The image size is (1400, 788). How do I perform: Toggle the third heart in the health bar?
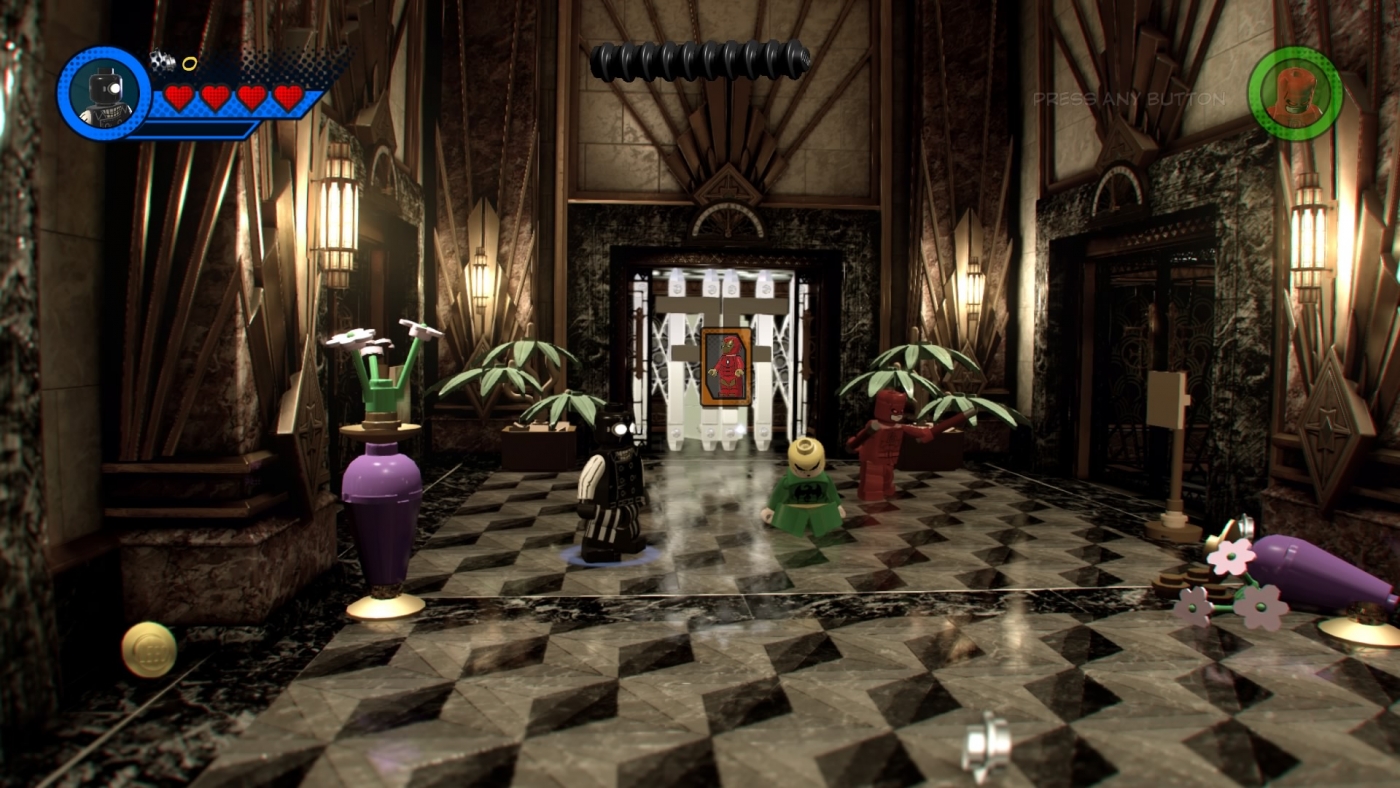(252, 97)
